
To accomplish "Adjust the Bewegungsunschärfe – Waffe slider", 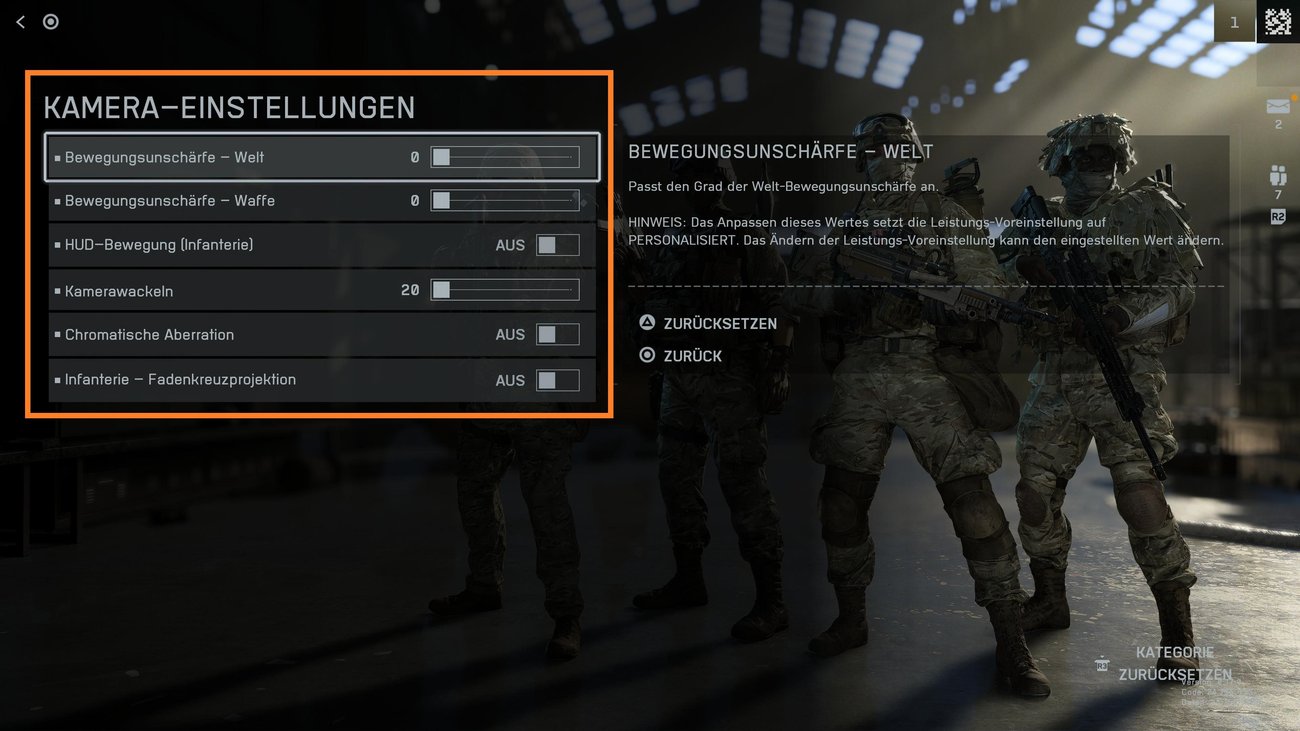I will 505,201.
